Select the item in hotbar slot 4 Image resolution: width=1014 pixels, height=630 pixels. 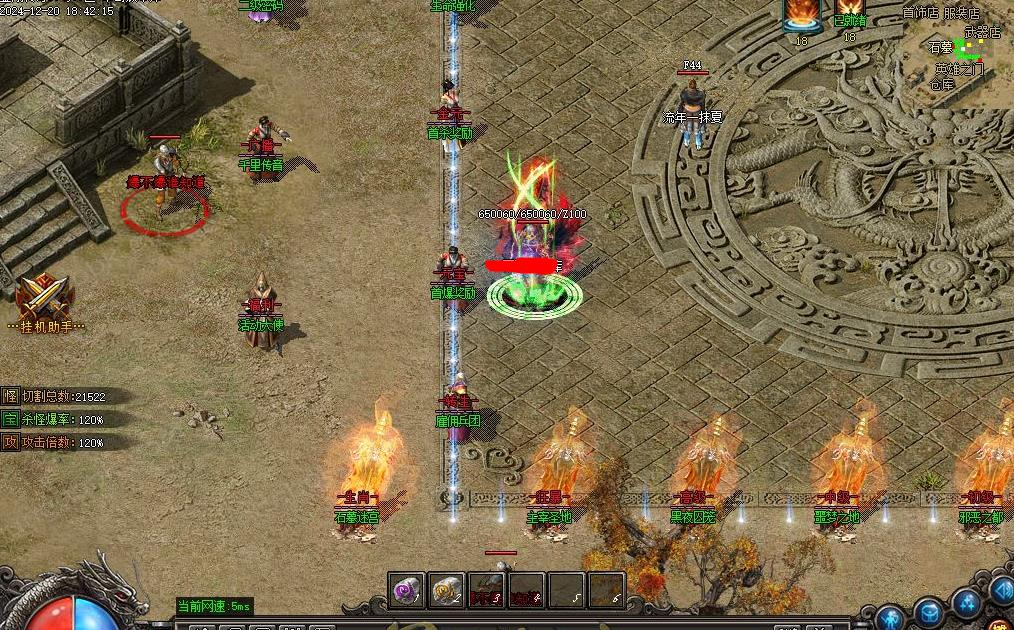pyautogui.click(x=527, y=591)
